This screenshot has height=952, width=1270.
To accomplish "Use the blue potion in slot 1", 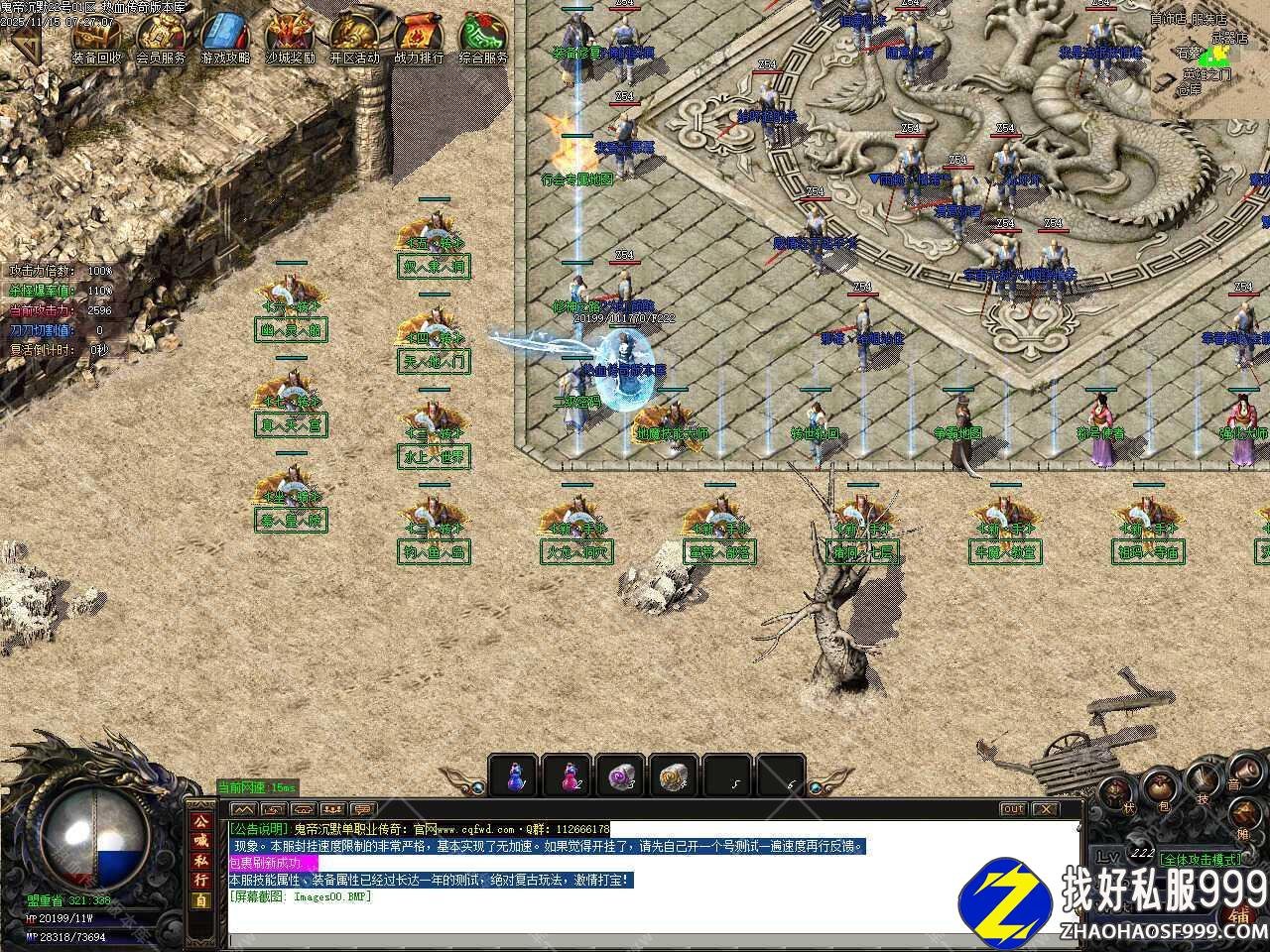I will click(x=516, y=774).
